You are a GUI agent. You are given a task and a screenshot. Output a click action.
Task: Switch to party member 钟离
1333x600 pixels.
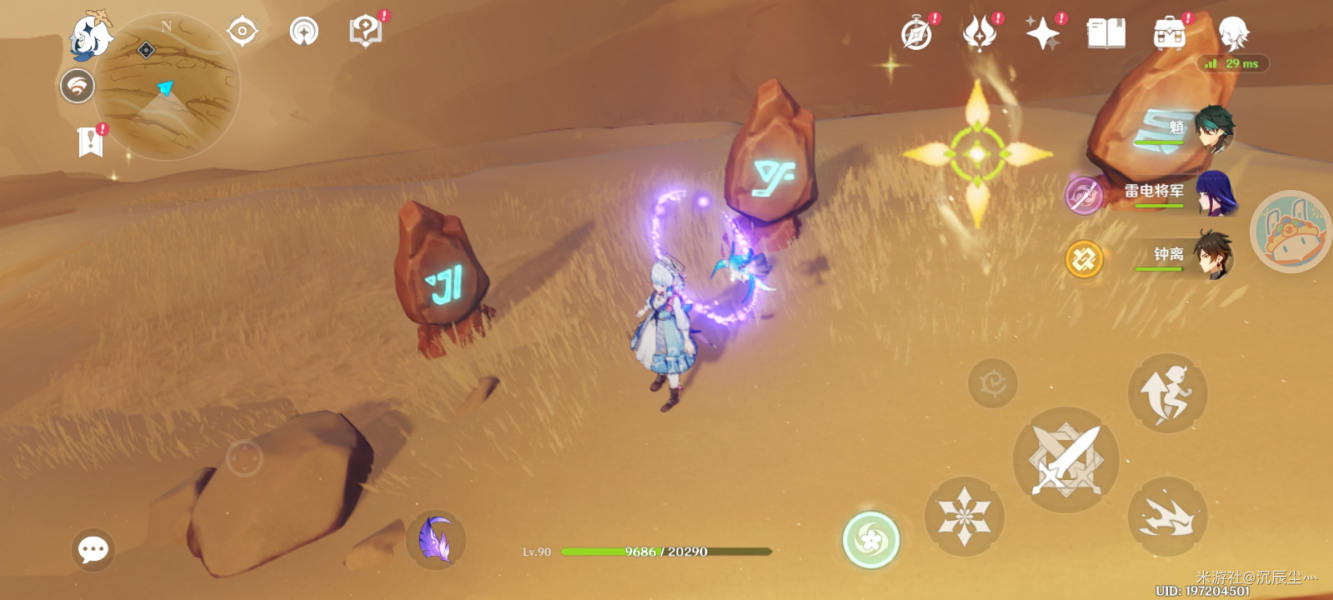1214,256
